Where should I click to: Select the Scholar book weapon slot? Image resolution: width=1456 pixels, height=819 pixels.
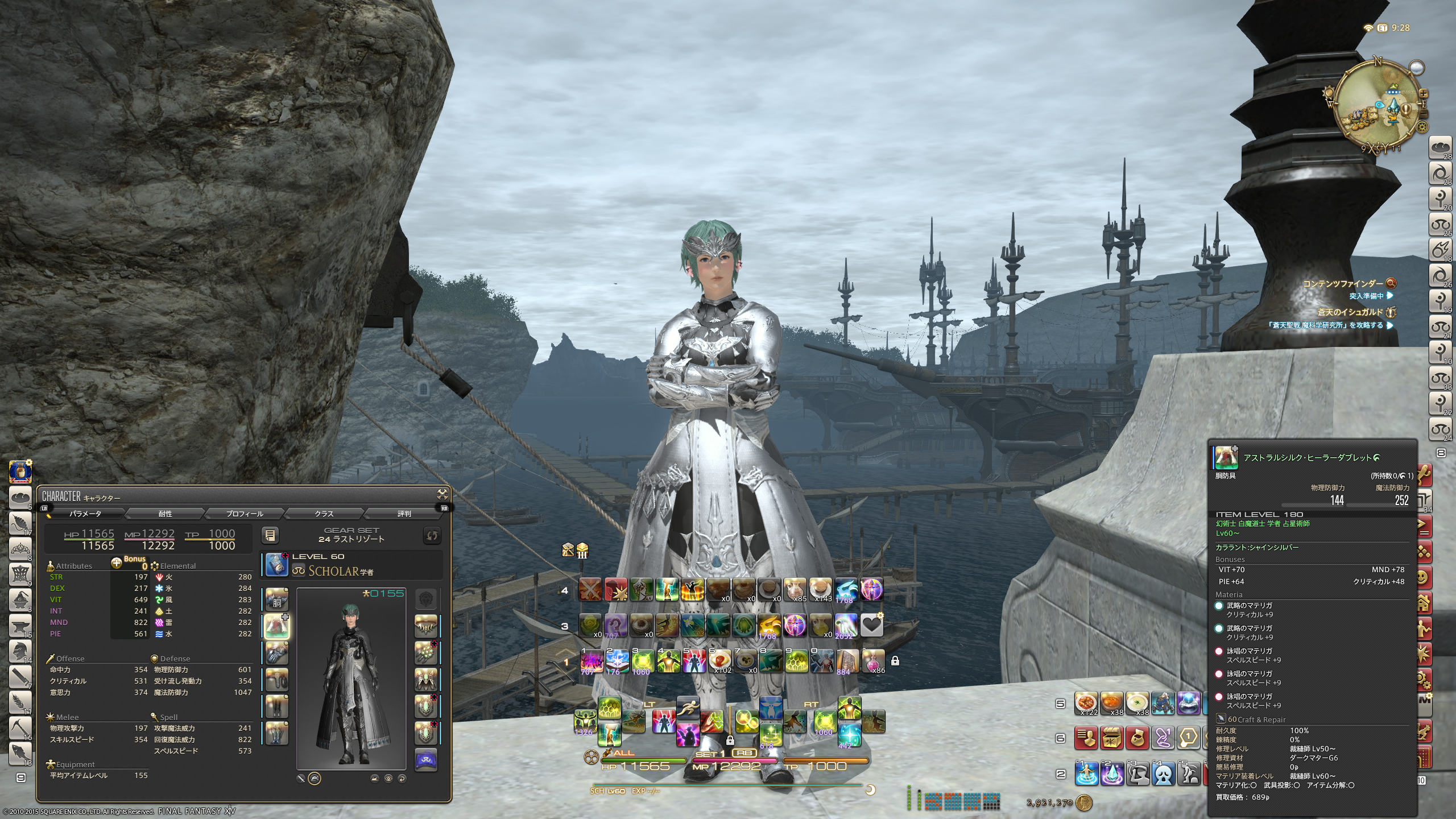[x=277, y=564]
